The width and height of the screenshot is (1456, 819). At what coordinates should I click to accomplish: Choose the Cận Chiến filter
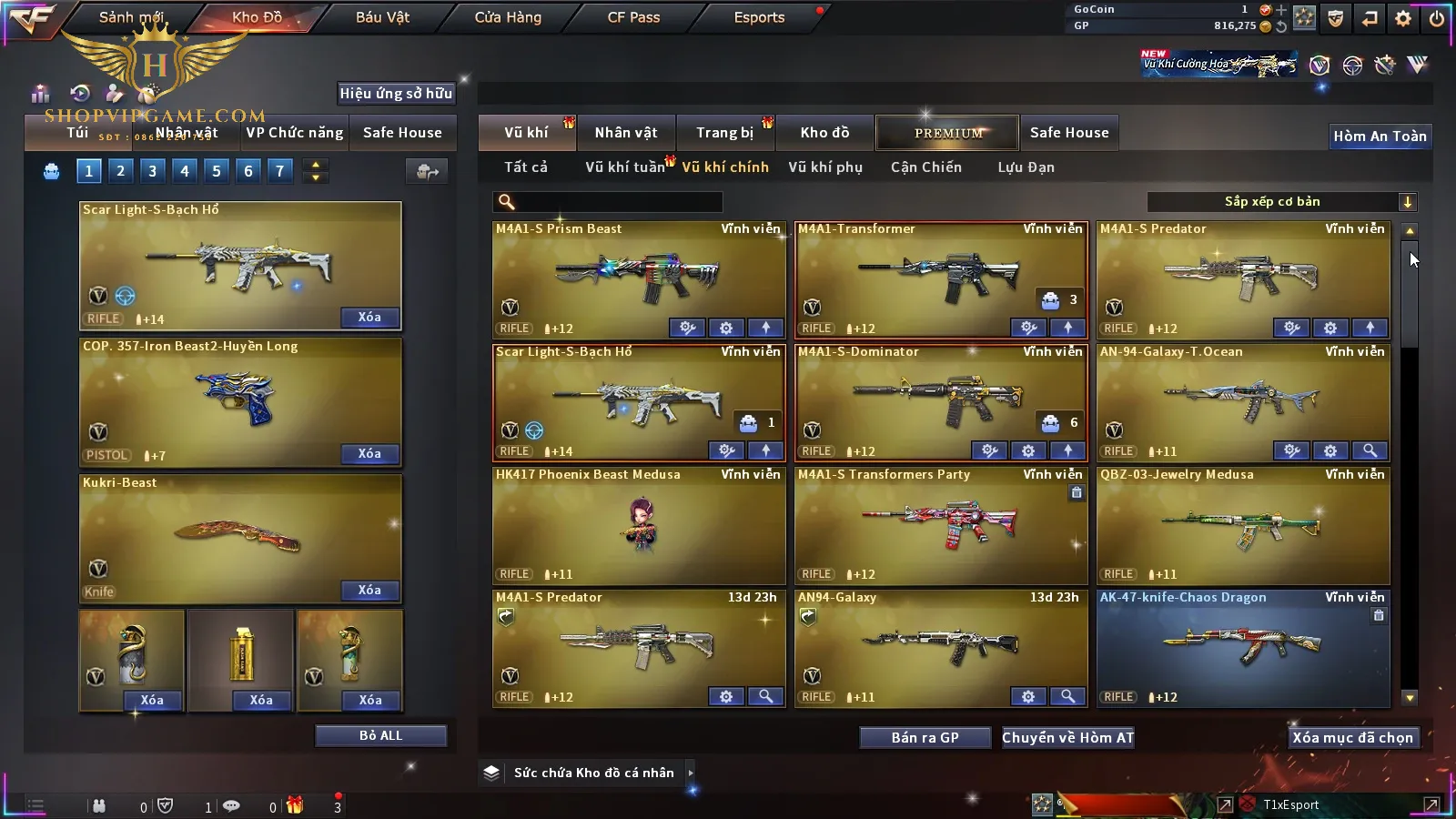(x=925, y=167)
